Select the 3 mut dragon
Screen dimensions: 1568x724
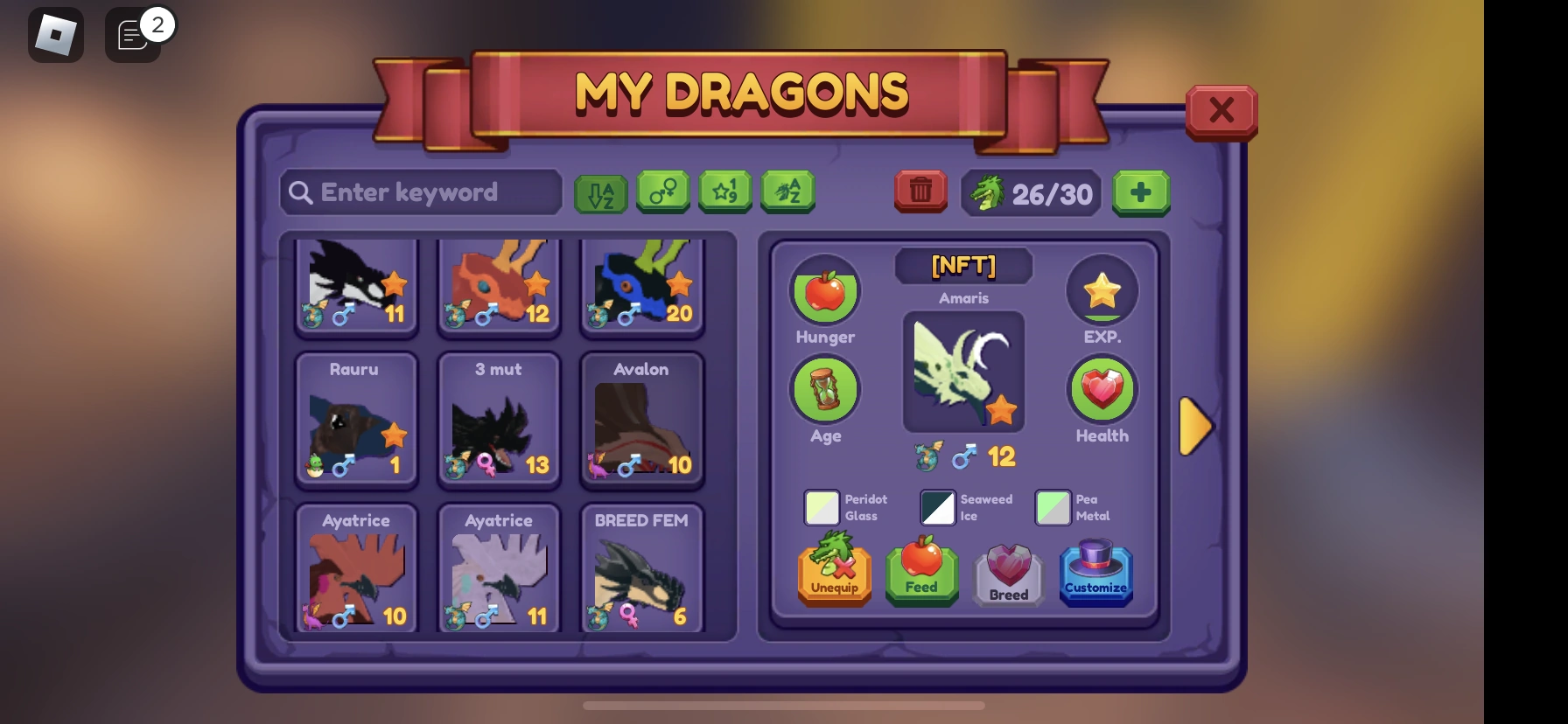pyautogui.click(x=499, y=420)
